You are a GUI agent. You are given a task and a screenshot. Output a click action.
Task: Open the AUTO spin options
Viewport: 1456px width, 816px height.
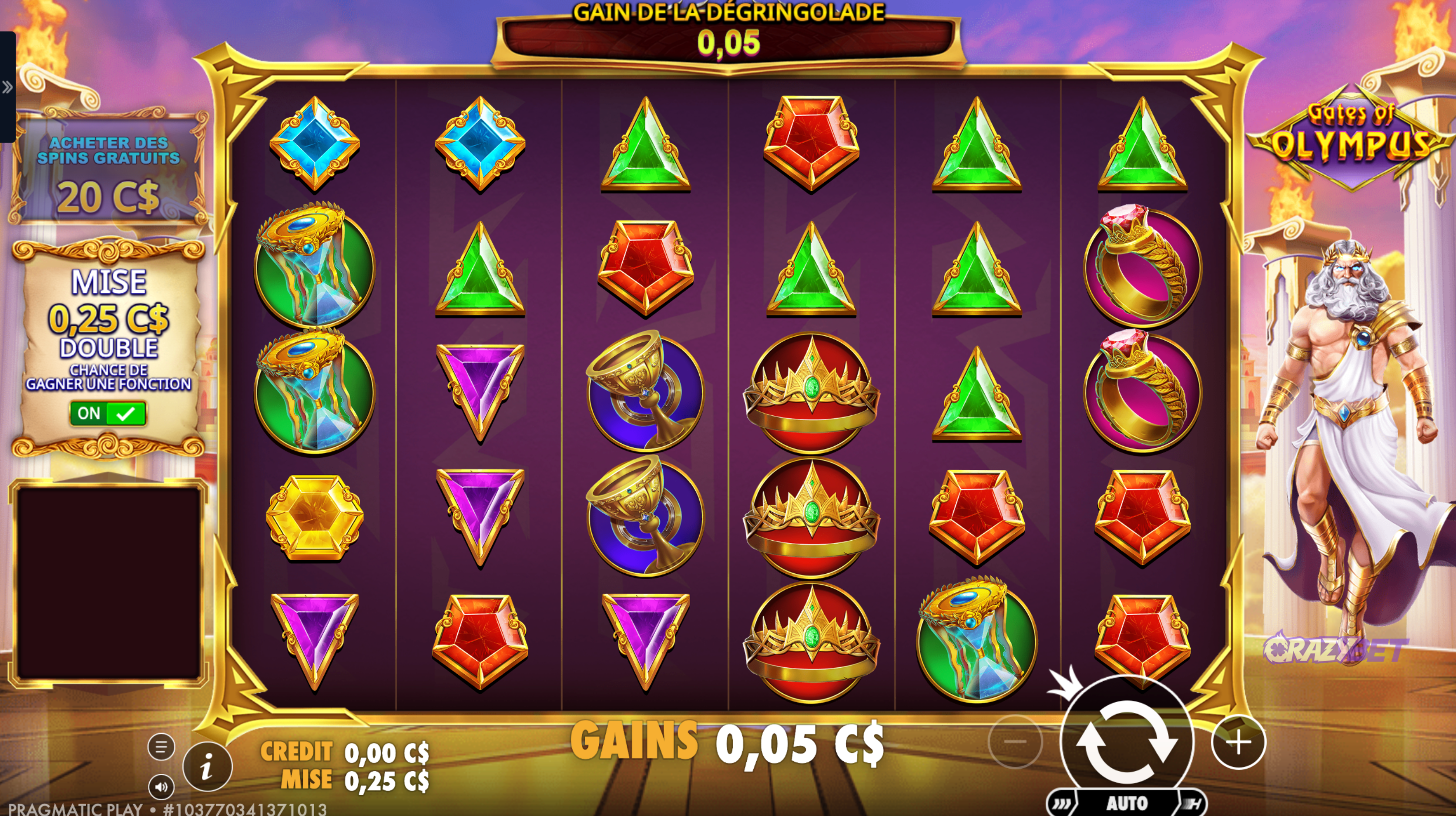pyautogui.click(x=1127, y=803)
